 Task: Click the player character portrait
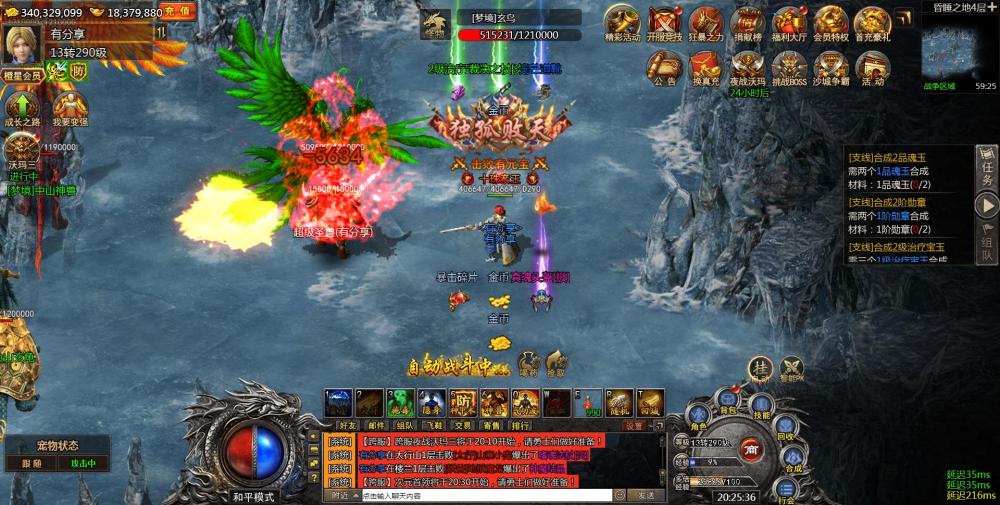tap(20, 44)
